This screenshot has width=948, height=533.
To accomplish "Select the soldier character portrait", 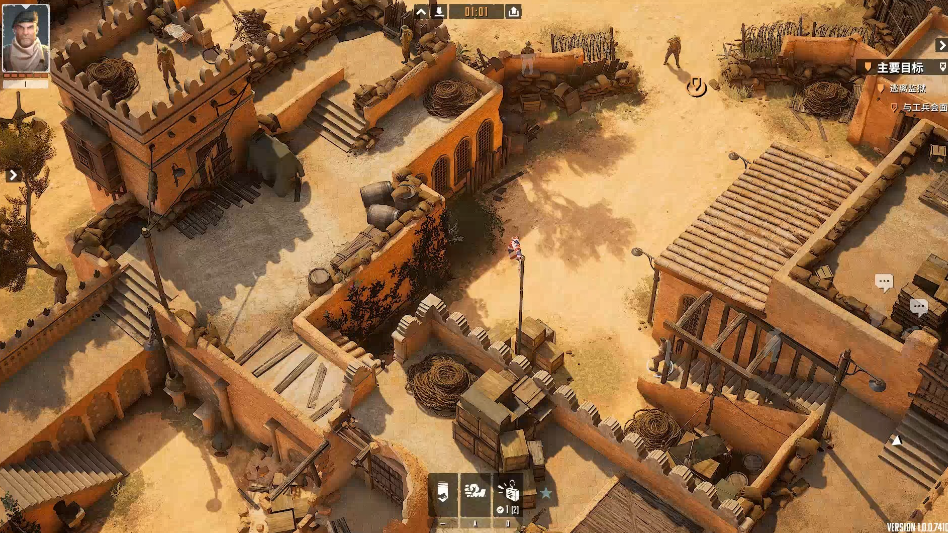I will (25, 39).
